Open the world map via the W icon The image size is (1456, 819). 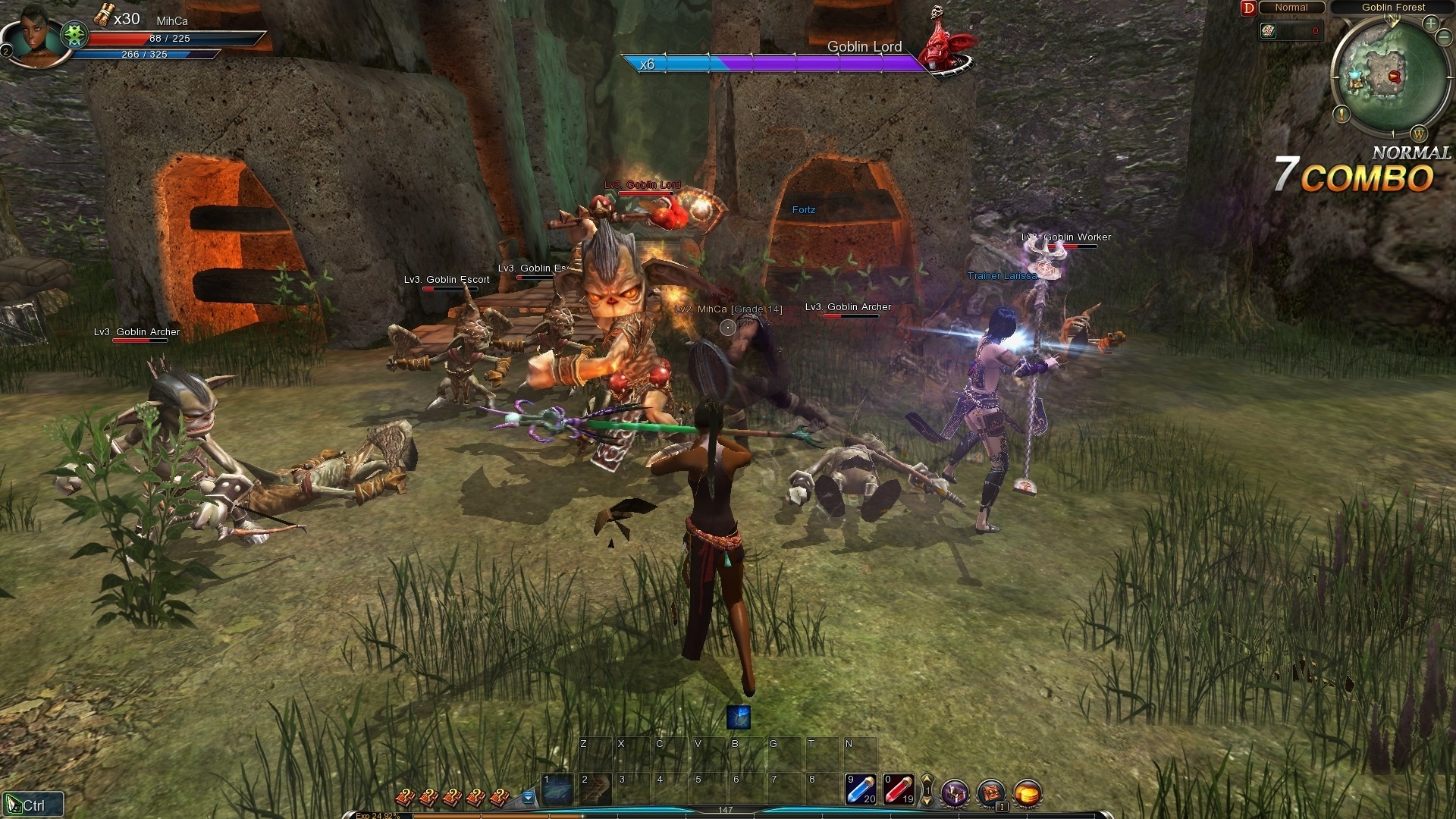tap(1418, 135)
